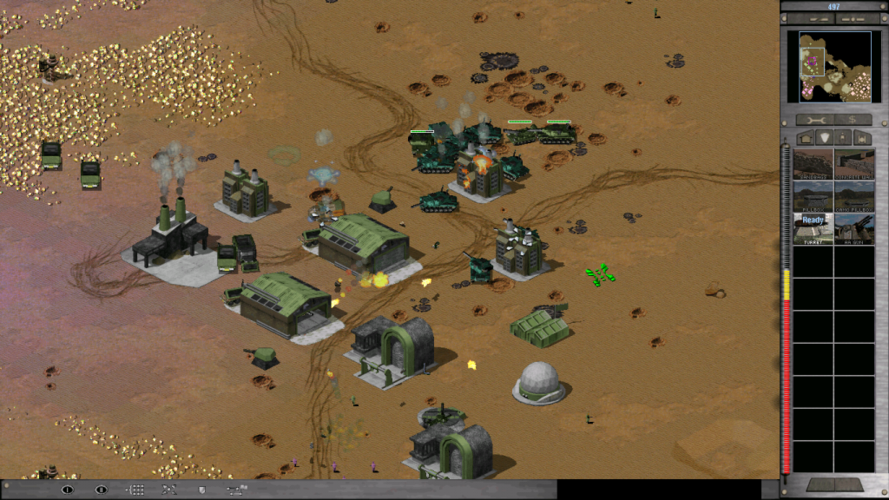Click the small shield icon in bottom bar
Viewport: 889px width, 500px height.
(x=202, y=490)
